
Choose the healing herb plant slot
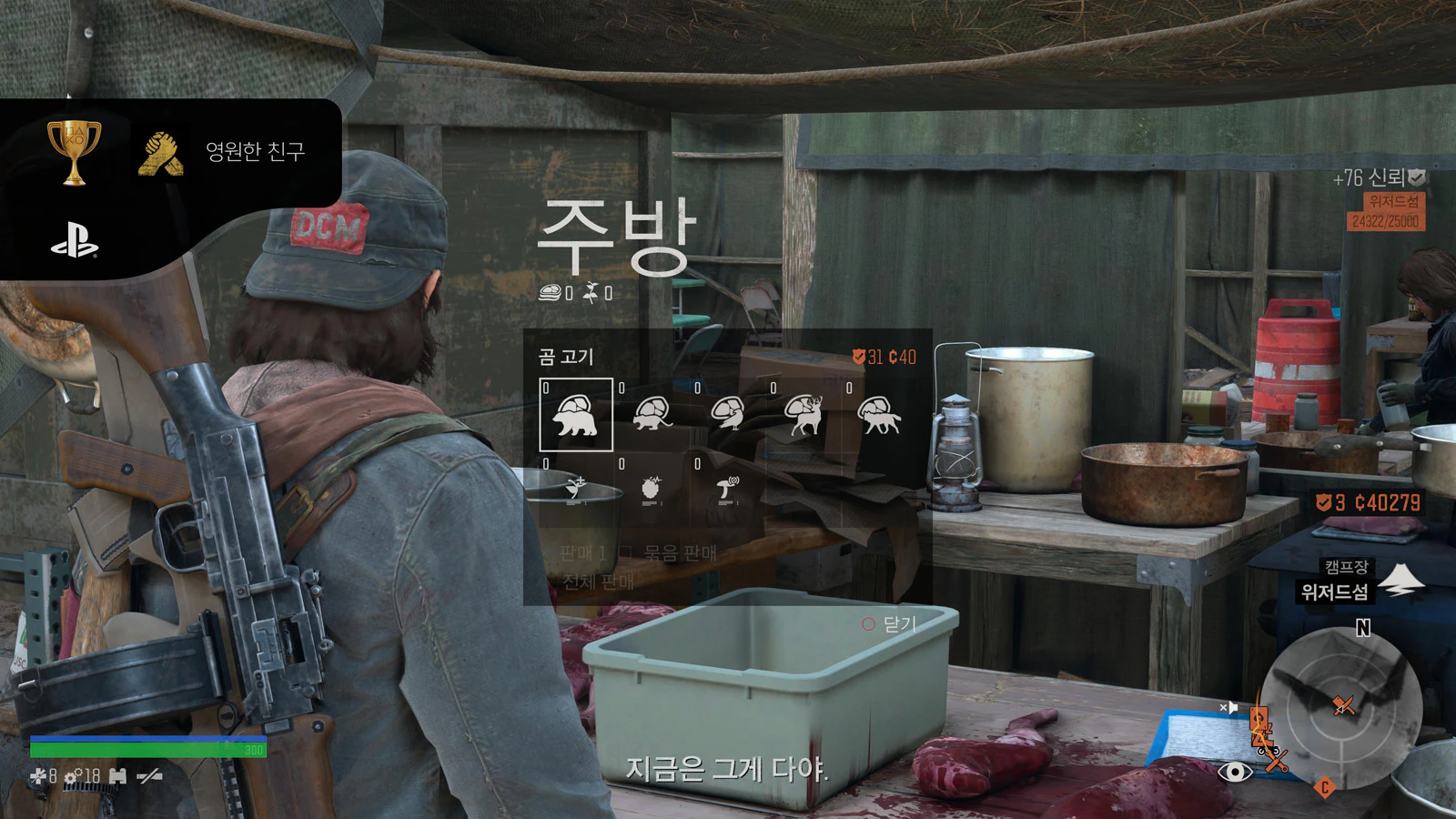(x=576, y=490)
